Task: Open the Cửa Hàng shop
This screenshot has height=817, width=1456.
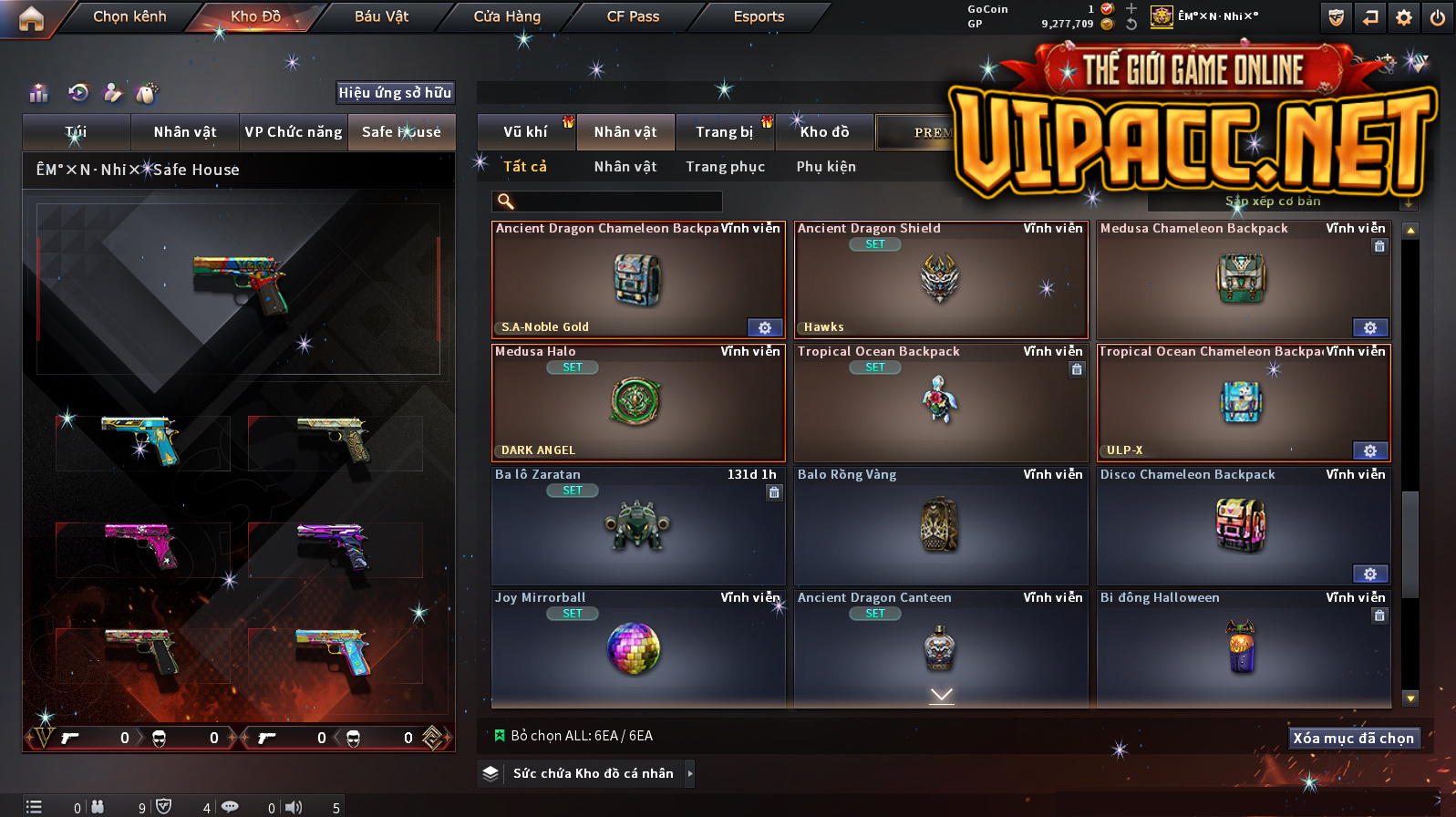Action: coord(507,16)
